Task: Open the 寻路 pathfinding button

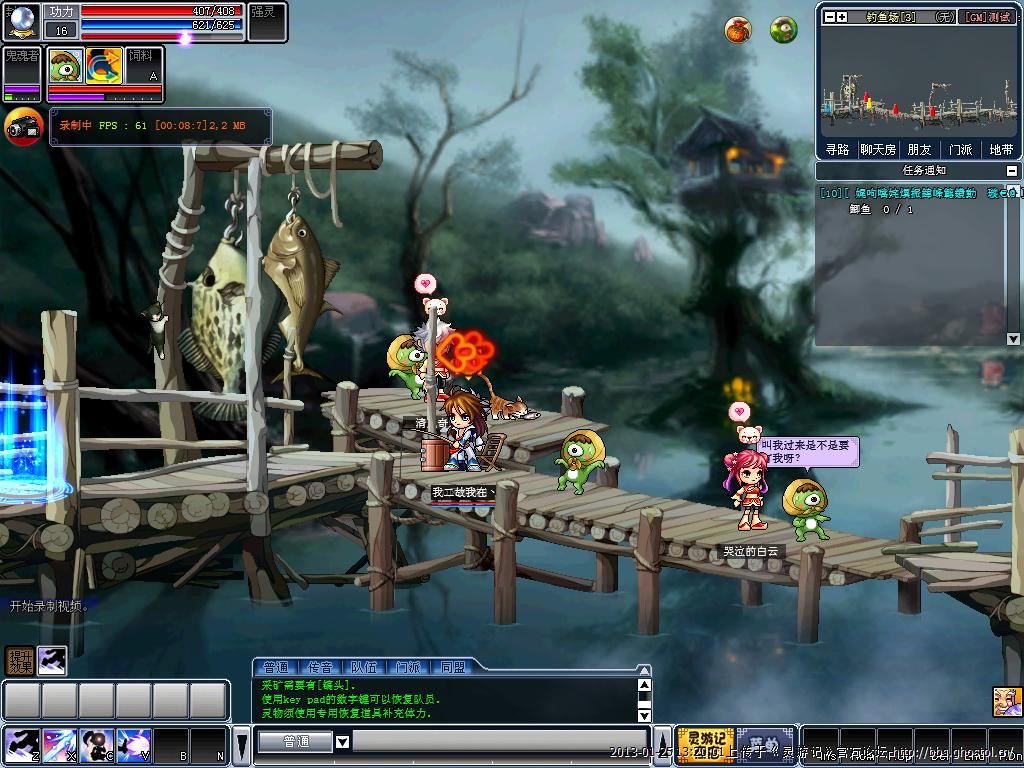Action: (837, 150)
